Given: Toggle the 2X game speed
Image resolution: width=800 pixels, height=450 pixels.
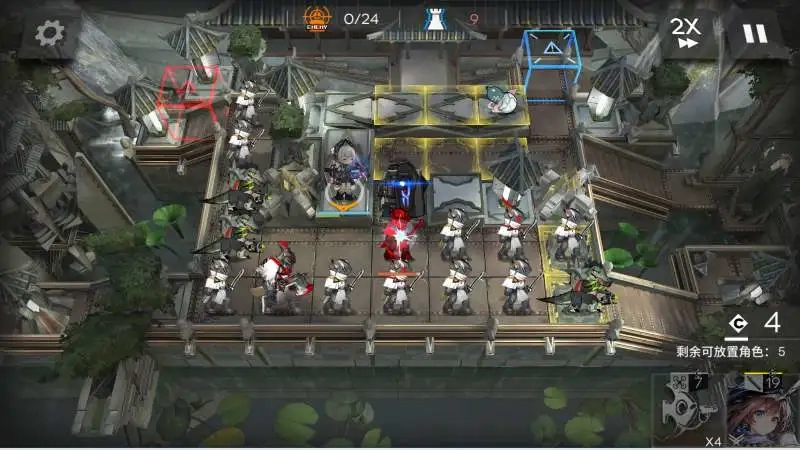Looking at the screenshot, I should click(x=685, y=32).
